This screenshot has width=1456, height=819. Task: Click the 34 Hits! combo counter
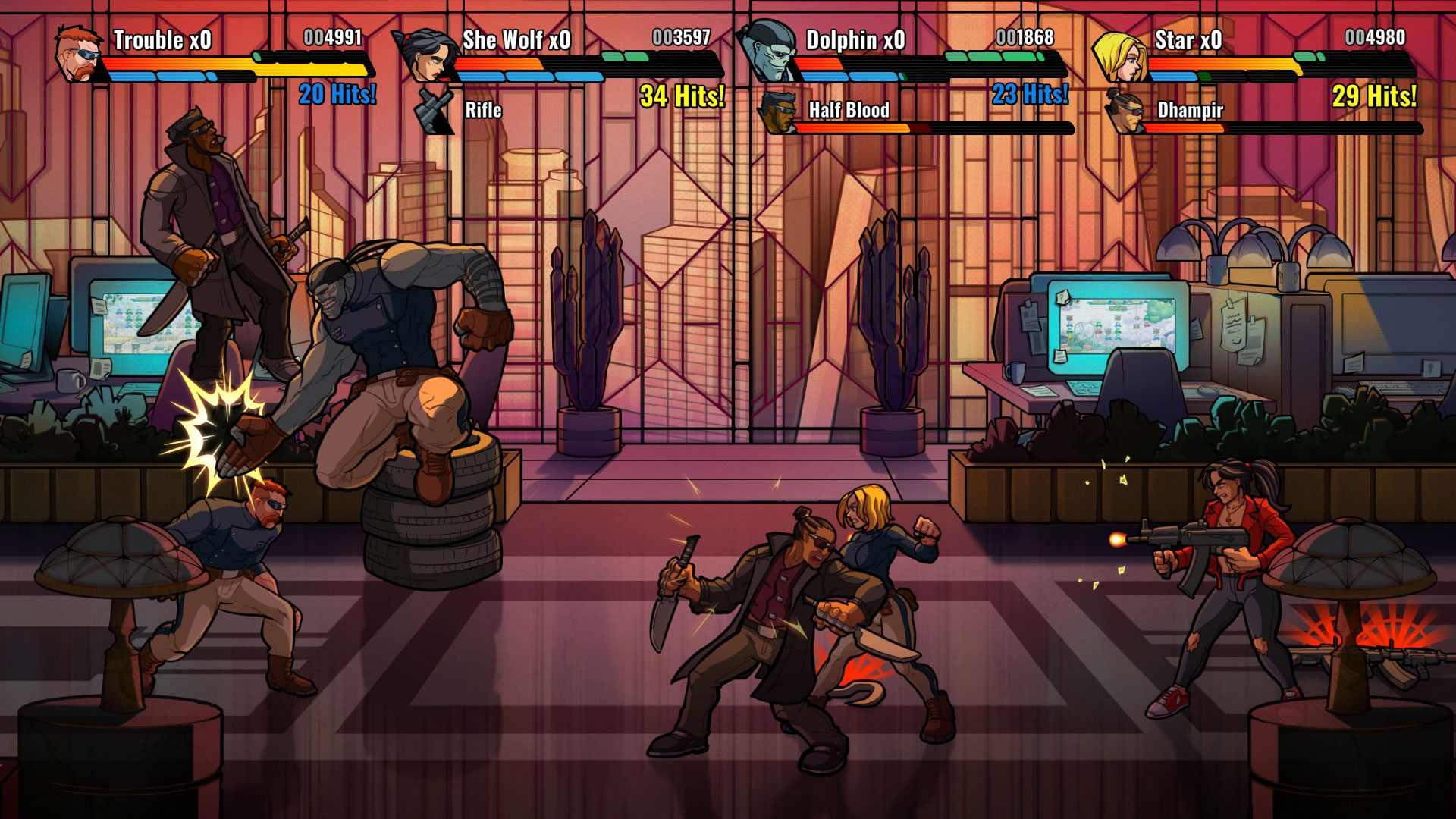pyautogui.click(x=682, y=97)
